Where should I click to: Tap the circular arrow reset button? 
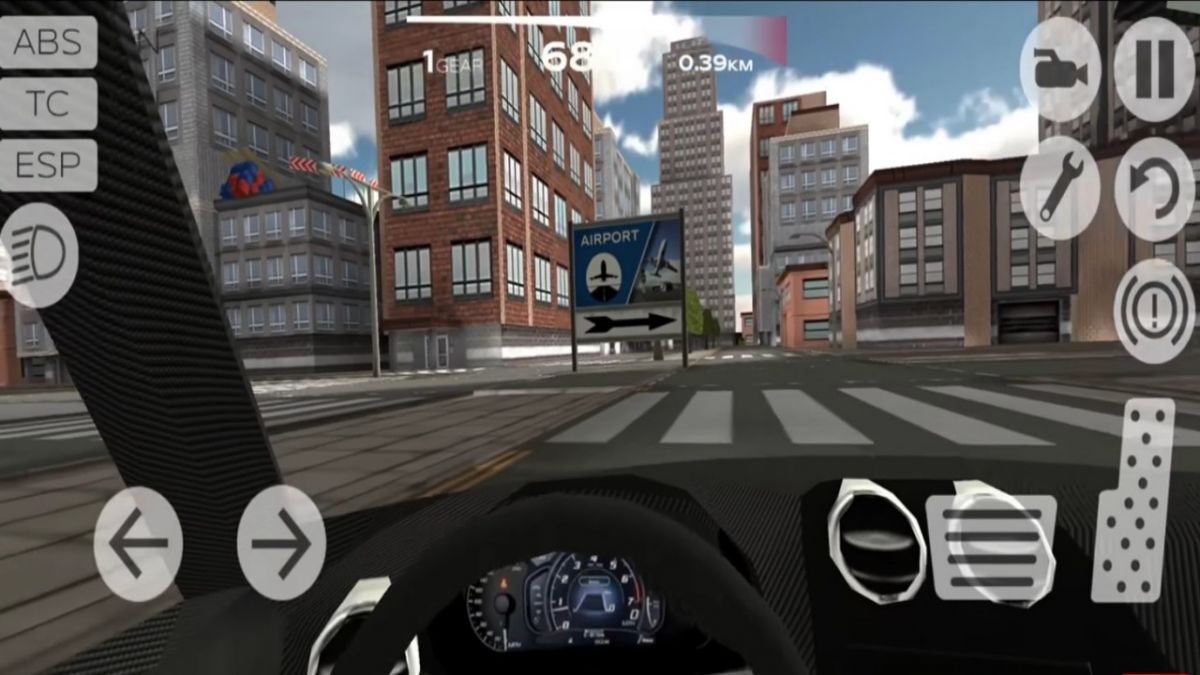(1154, 188)
